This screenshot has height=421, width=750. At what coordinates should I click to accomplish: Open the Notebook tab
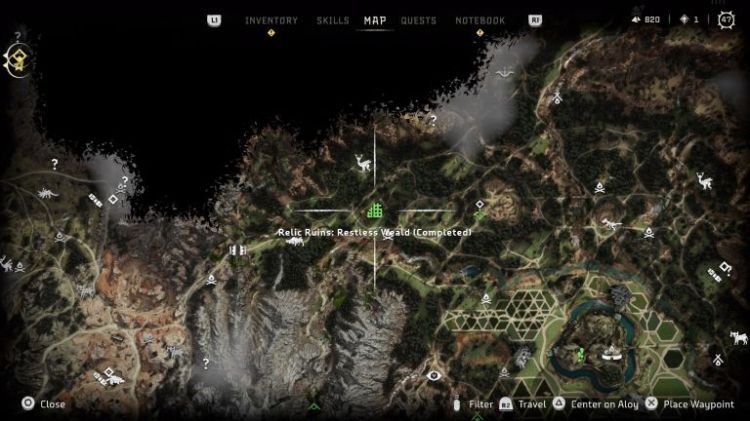point(480,20)
